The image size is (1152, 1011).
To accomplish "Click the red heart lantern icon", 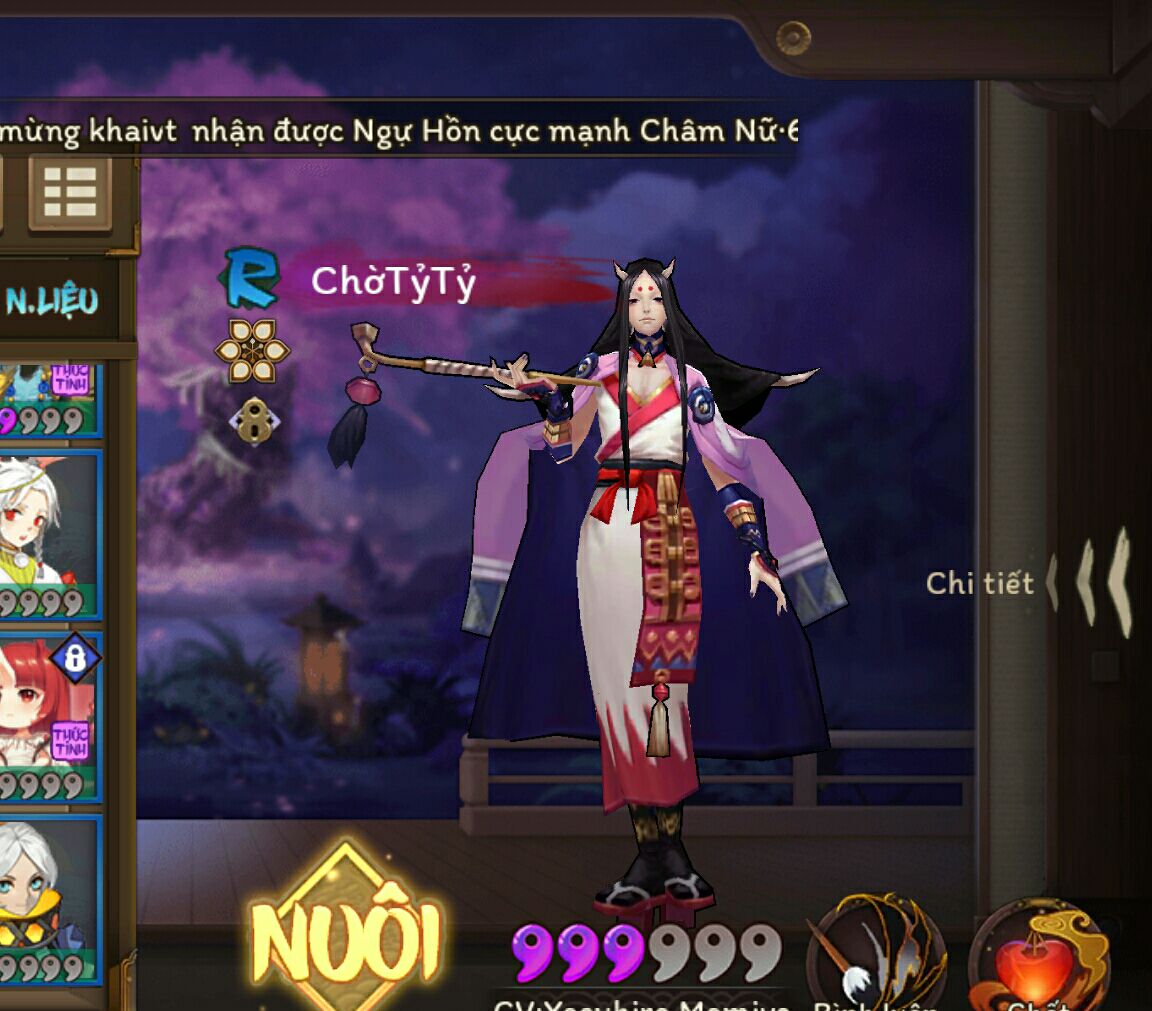I will tap(1037, 958).
